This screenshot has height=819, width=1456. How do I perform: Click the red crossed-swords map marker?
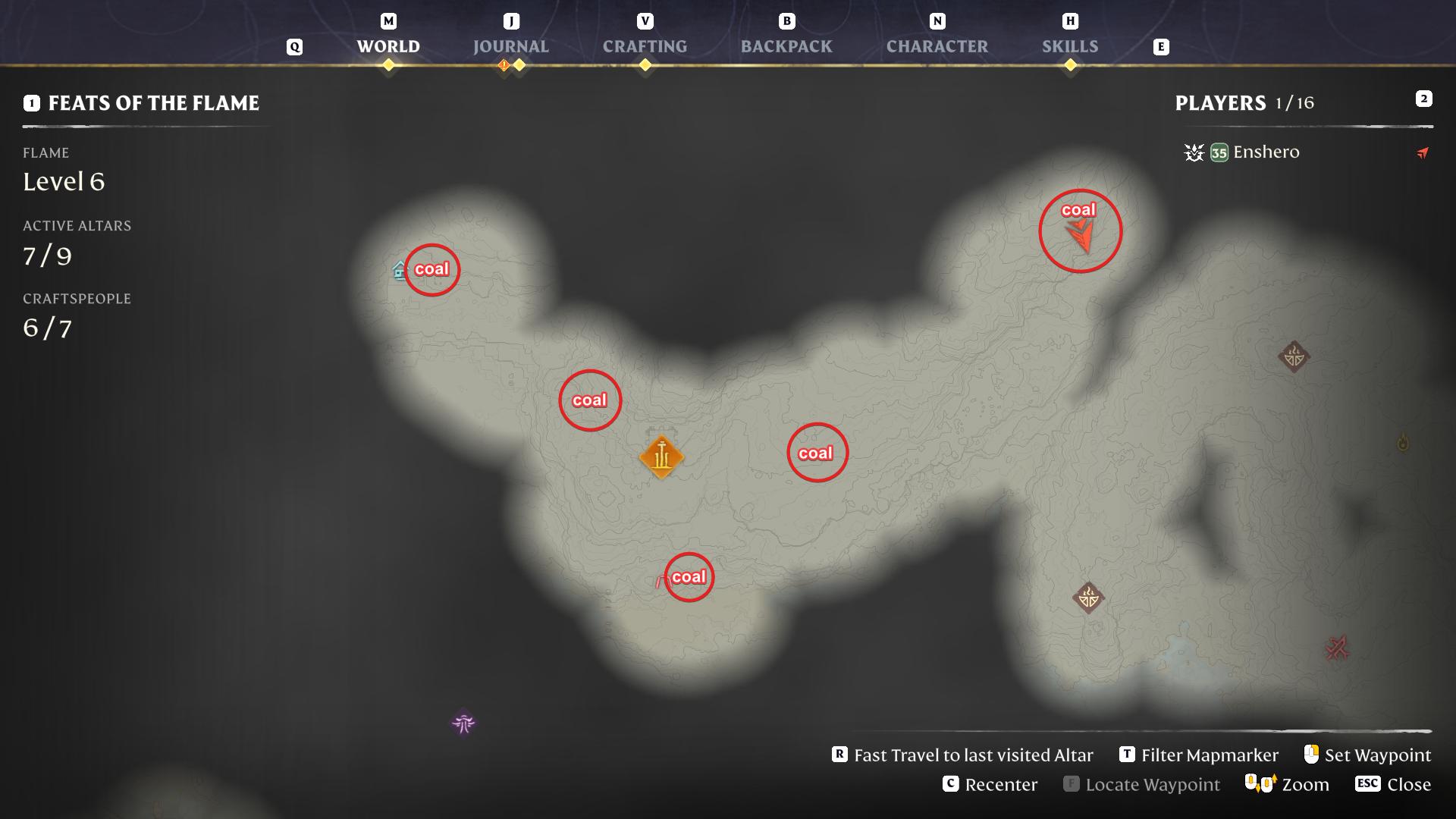coord(1336,648)
